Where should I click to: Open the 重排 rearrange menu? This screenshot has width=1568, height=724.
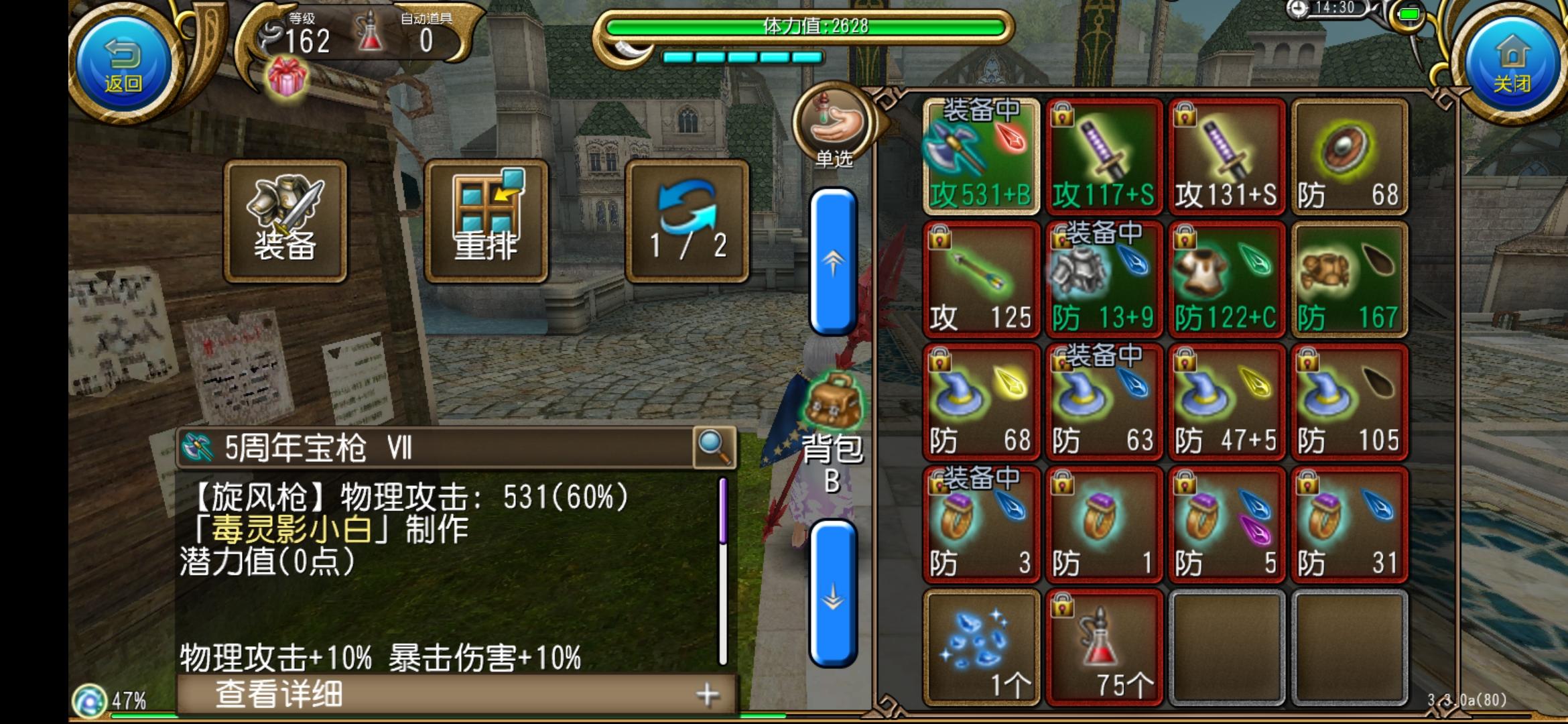tap(490, 216)
